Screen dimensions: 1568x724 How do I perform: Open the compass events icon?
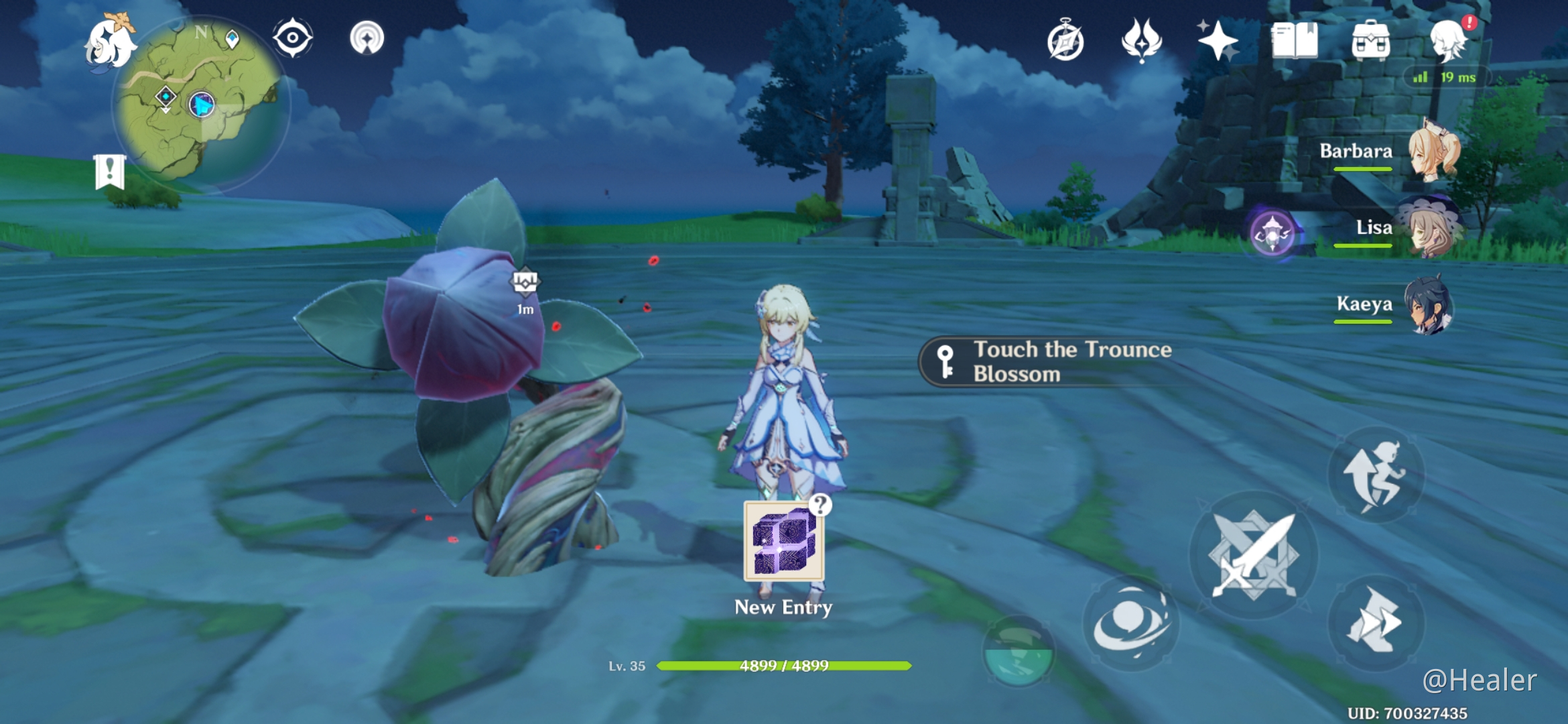(x=1065, y=42)
